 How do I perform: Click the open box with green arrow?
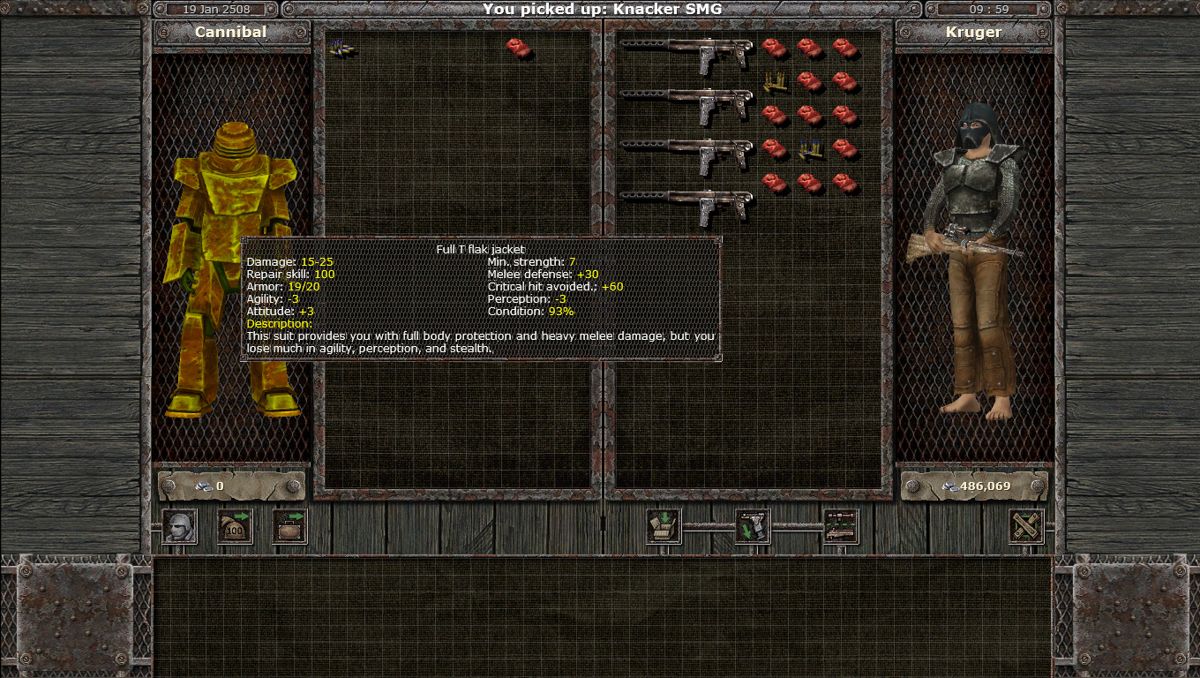[664, 527]
